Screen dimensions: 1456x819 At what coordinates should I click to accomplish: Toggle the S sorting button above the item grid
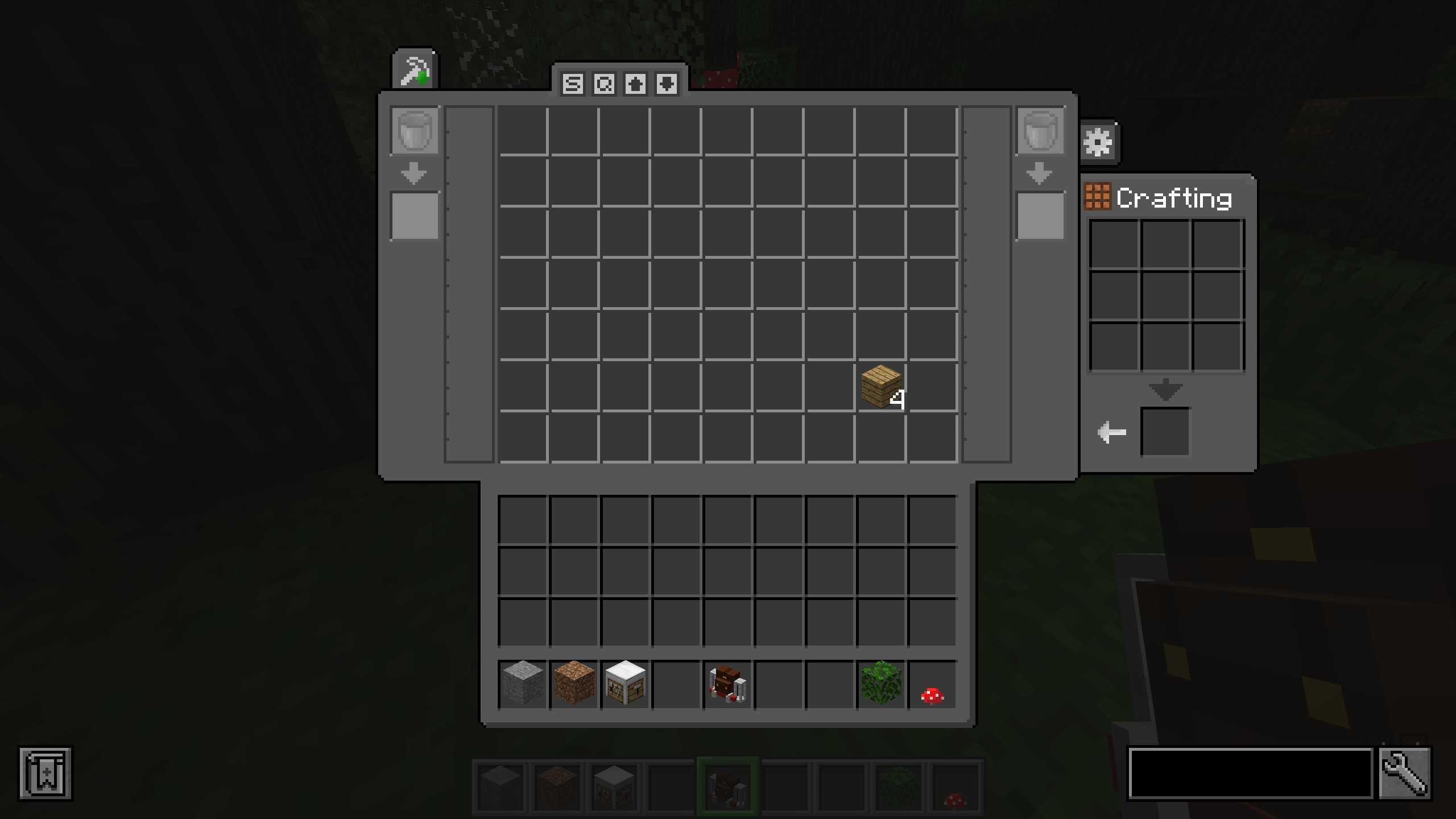tap(573, 84)
